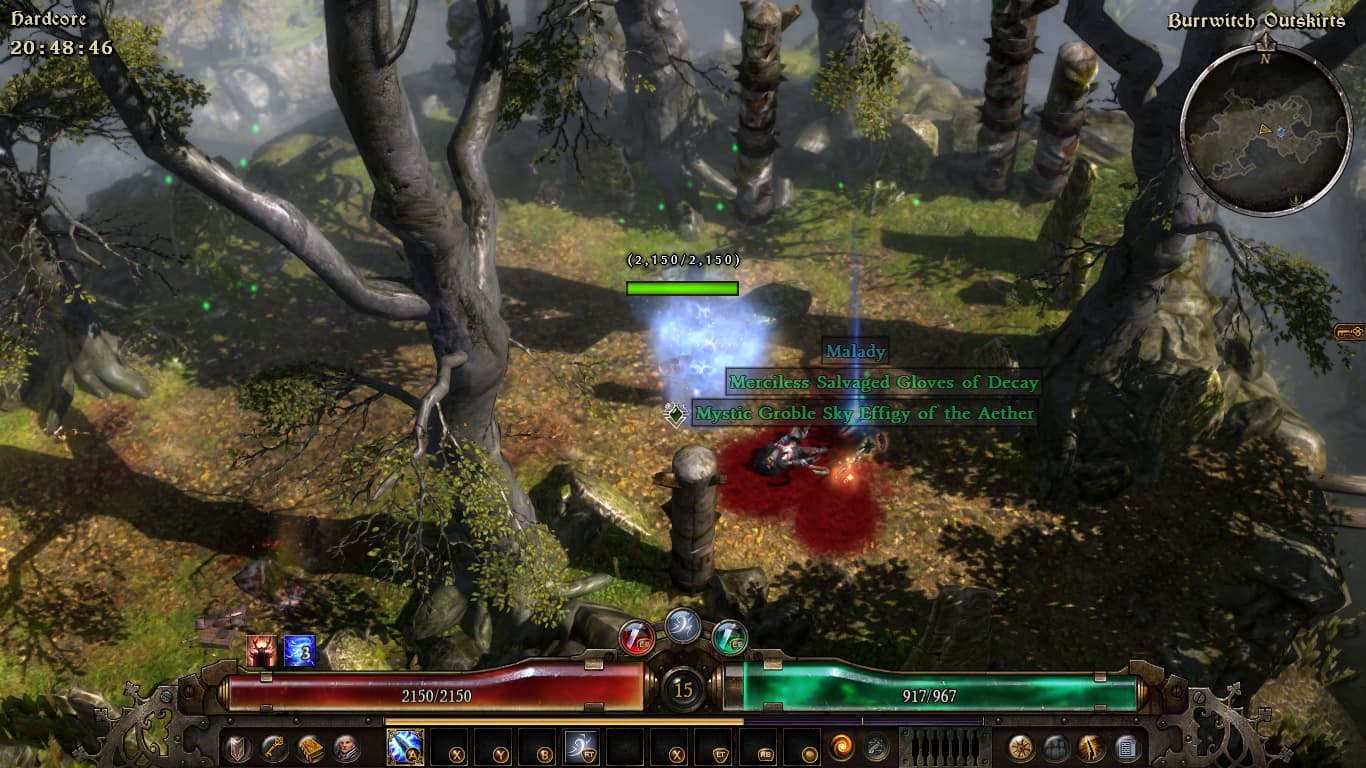Open the orange book button
Image resolution: width=1366 pixels, height=768 pixels.
(311, 747)
